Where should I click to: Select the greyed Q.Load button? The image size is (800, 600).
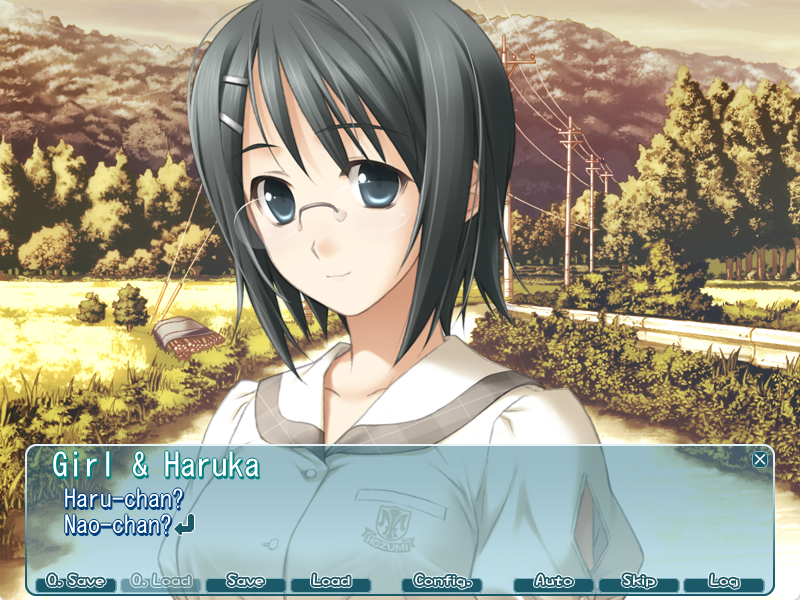161,581
